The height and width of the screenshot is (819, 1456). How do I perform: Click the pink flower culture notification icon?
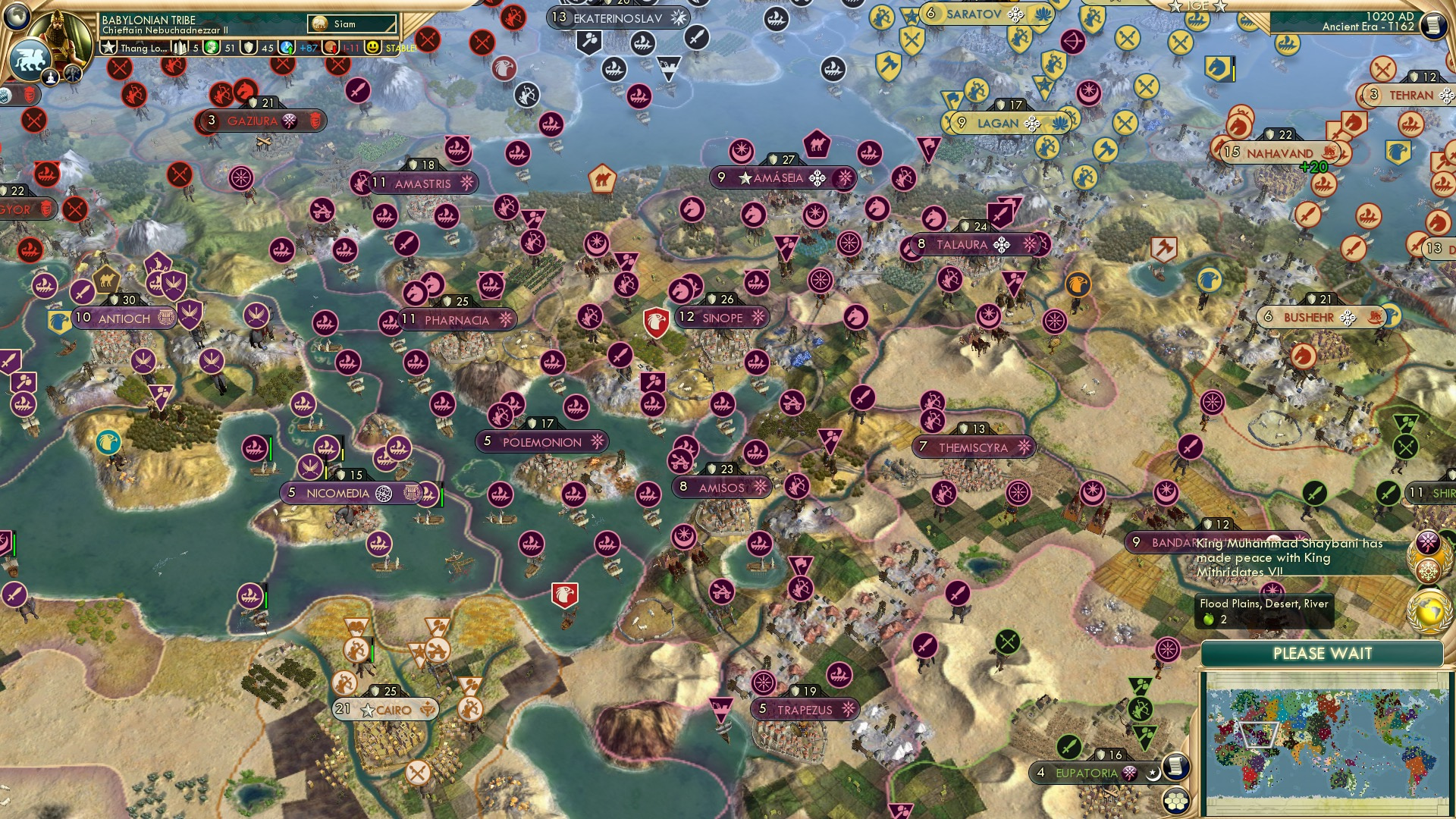[x=1429, y=541]
